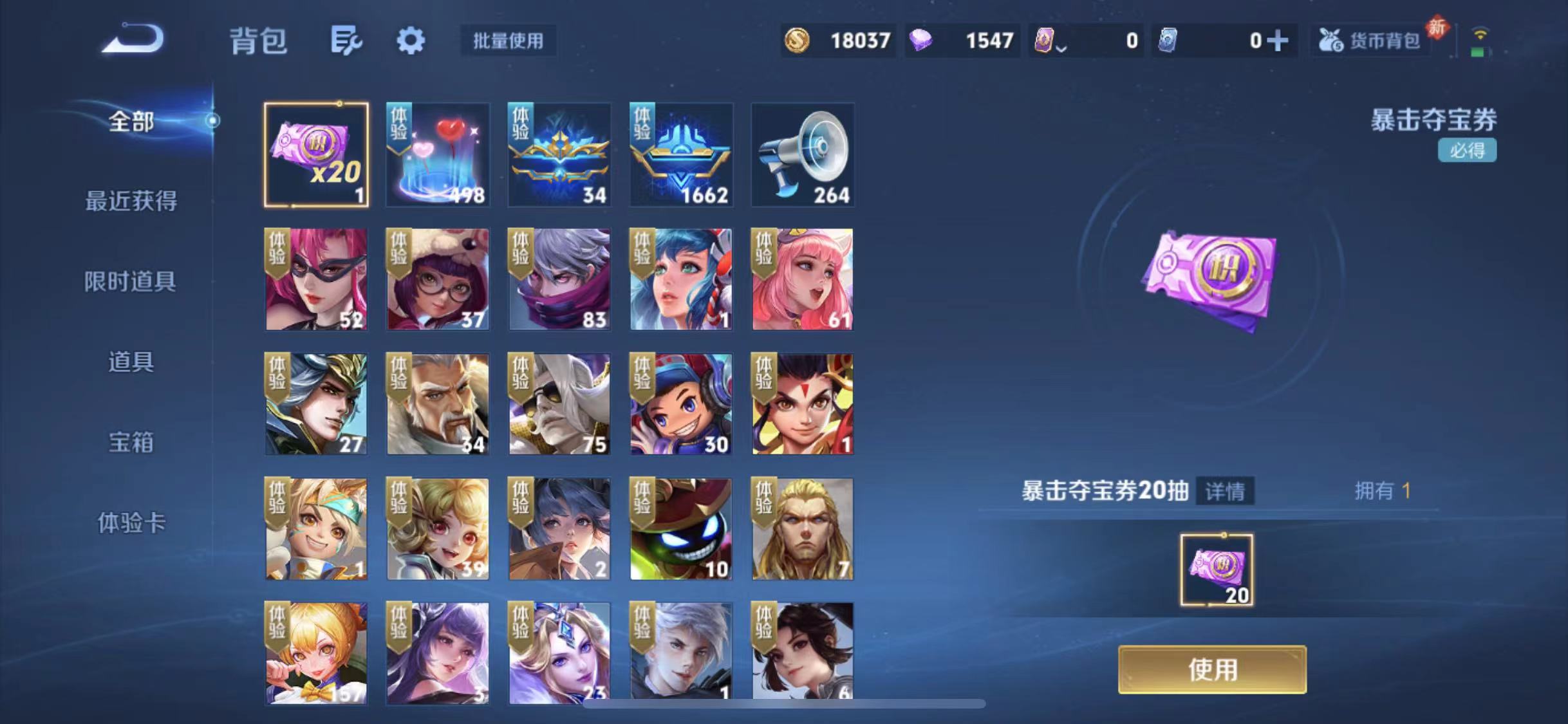
Task: Click the gold coin currency icon
Action: tap(797, 40)
